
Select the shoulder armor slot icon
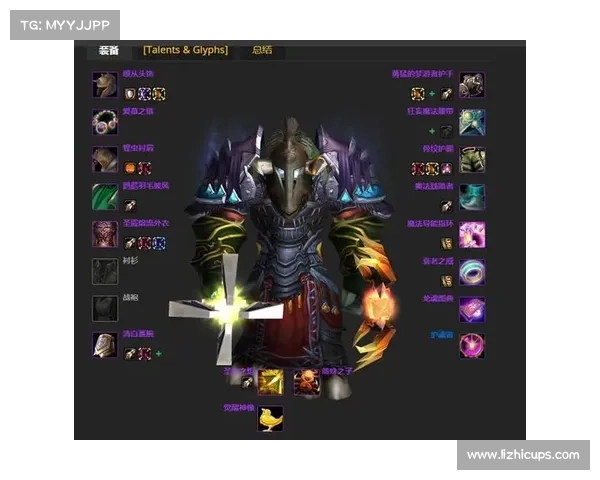pos(105,159)
